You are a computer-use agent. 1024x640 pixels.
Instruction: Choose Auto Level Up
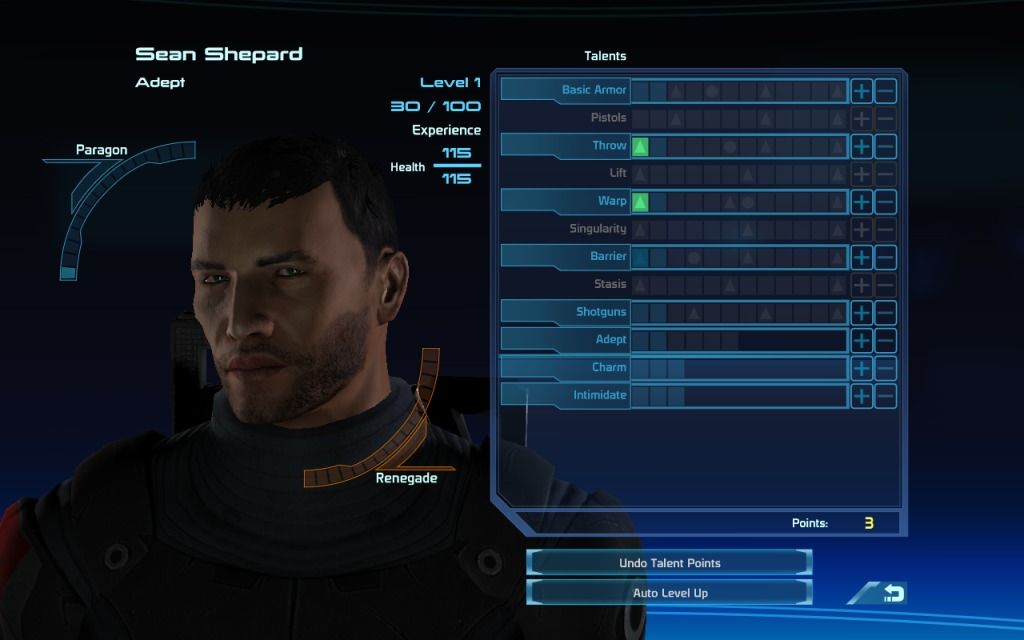click(669, 593)
